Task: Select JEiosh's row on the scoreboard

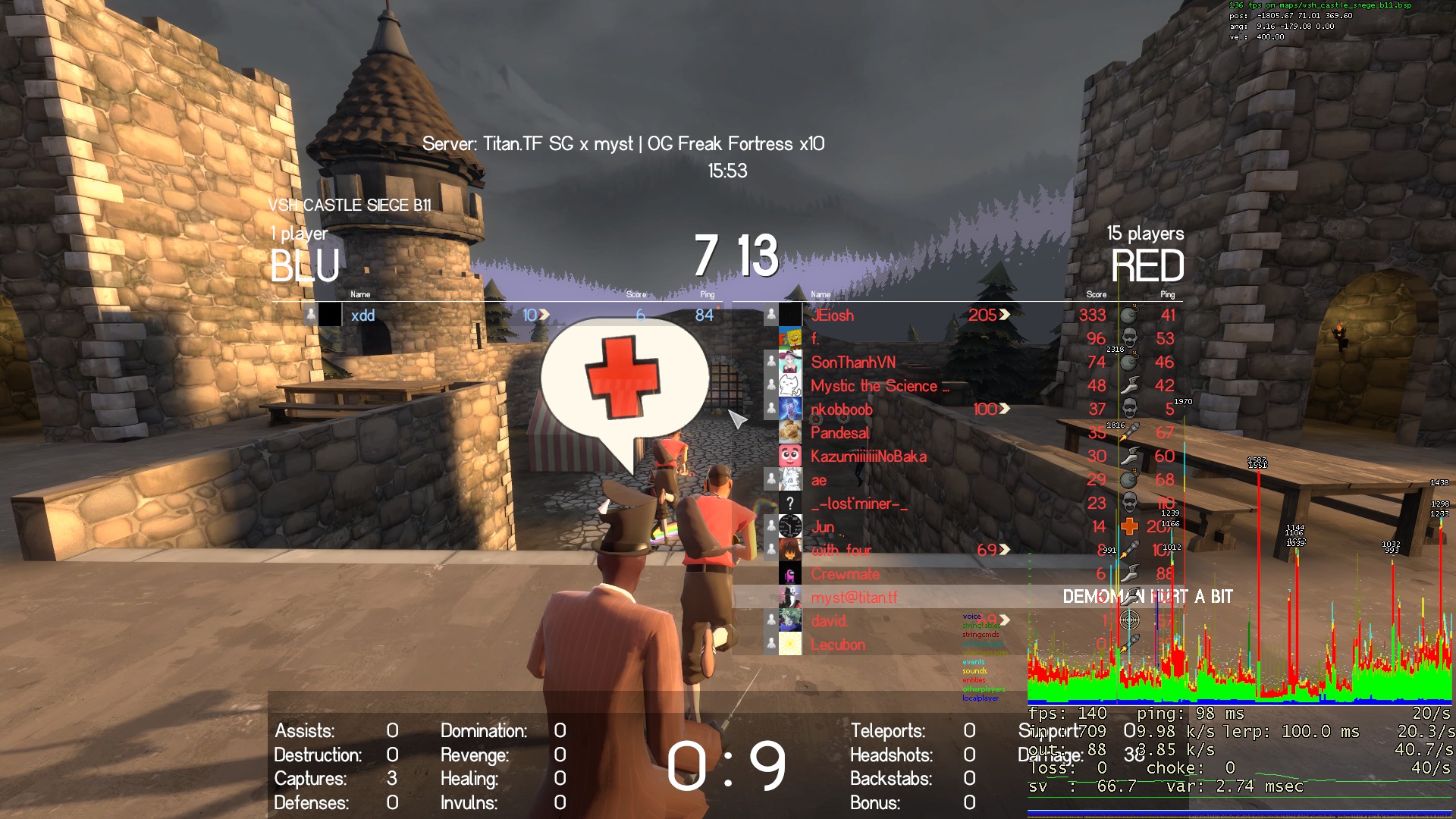Action: point(832,315)
